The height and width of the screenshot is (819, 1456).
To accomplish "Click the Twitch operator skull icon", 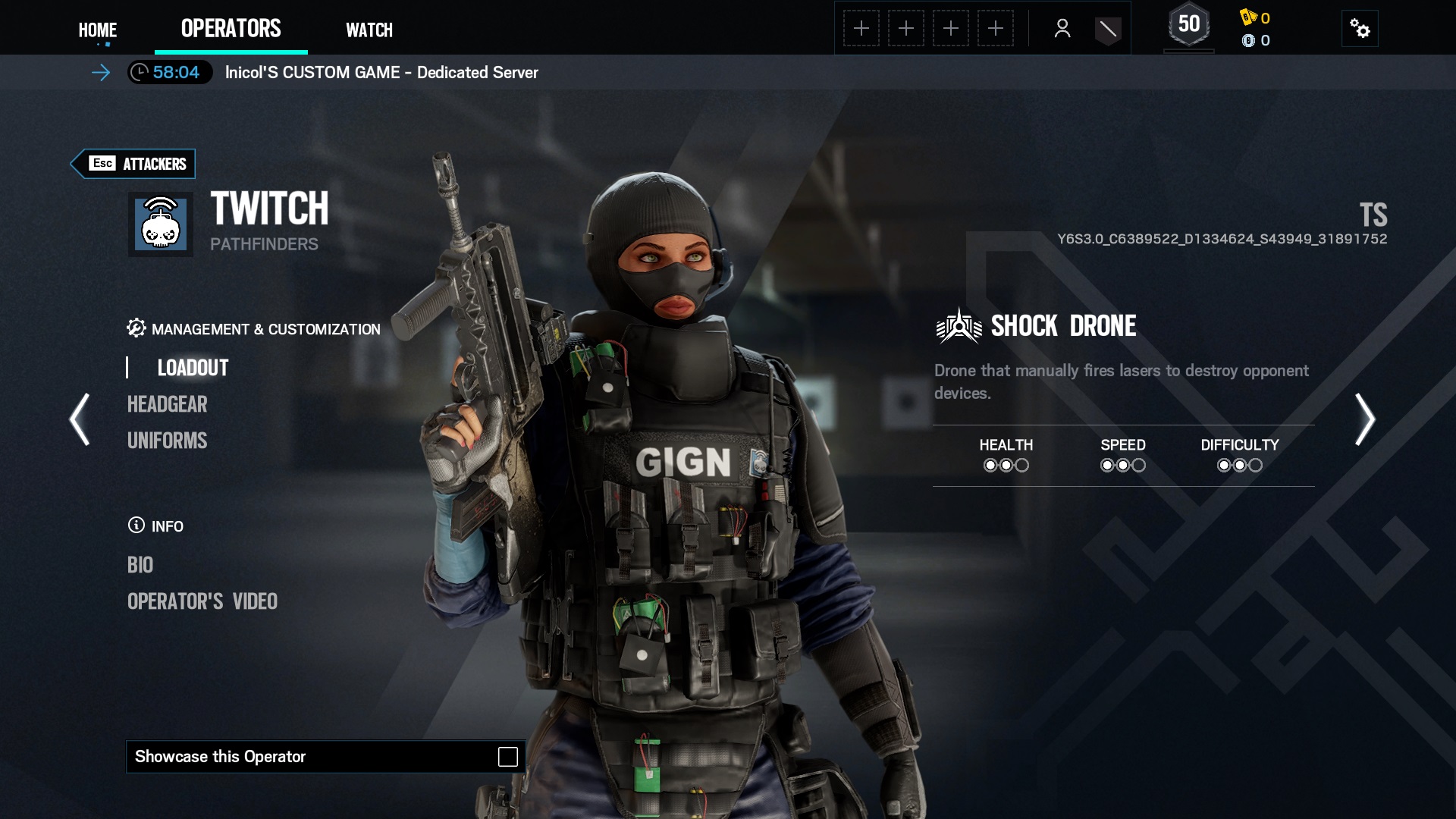I will pyautogui.click(x=161, y=224).
